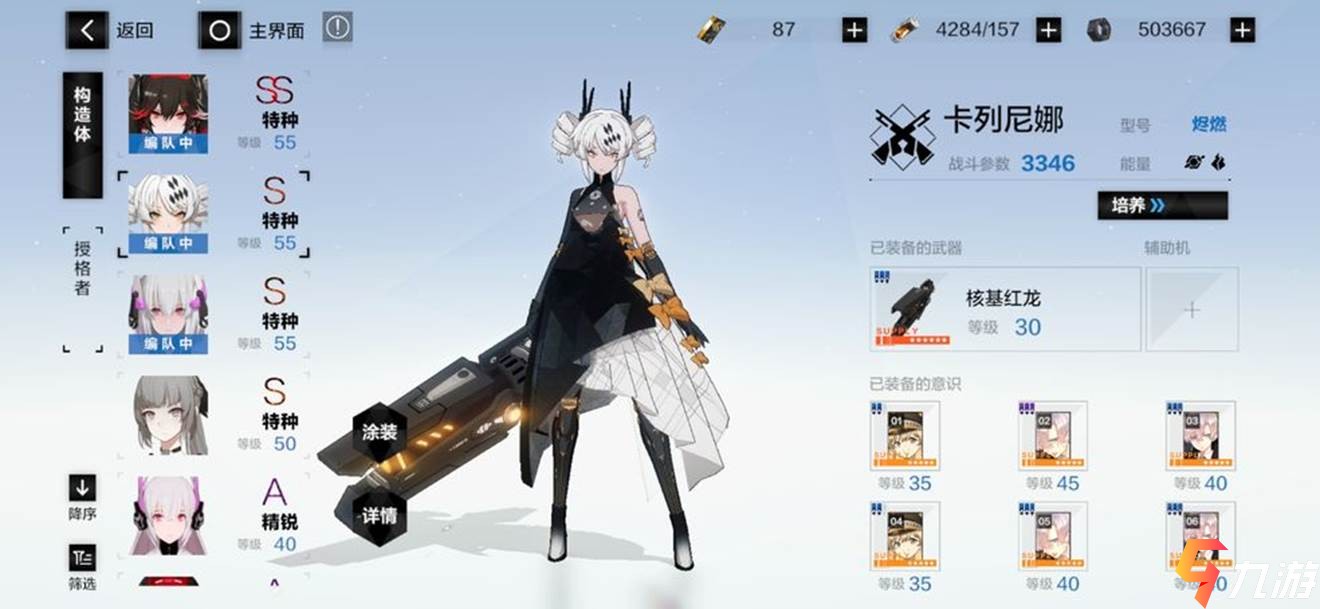Image resolution: width=1320 pixels, height=609 pixels.
Task: Go back with the 返回 button
Action: [x=112, y=30]
